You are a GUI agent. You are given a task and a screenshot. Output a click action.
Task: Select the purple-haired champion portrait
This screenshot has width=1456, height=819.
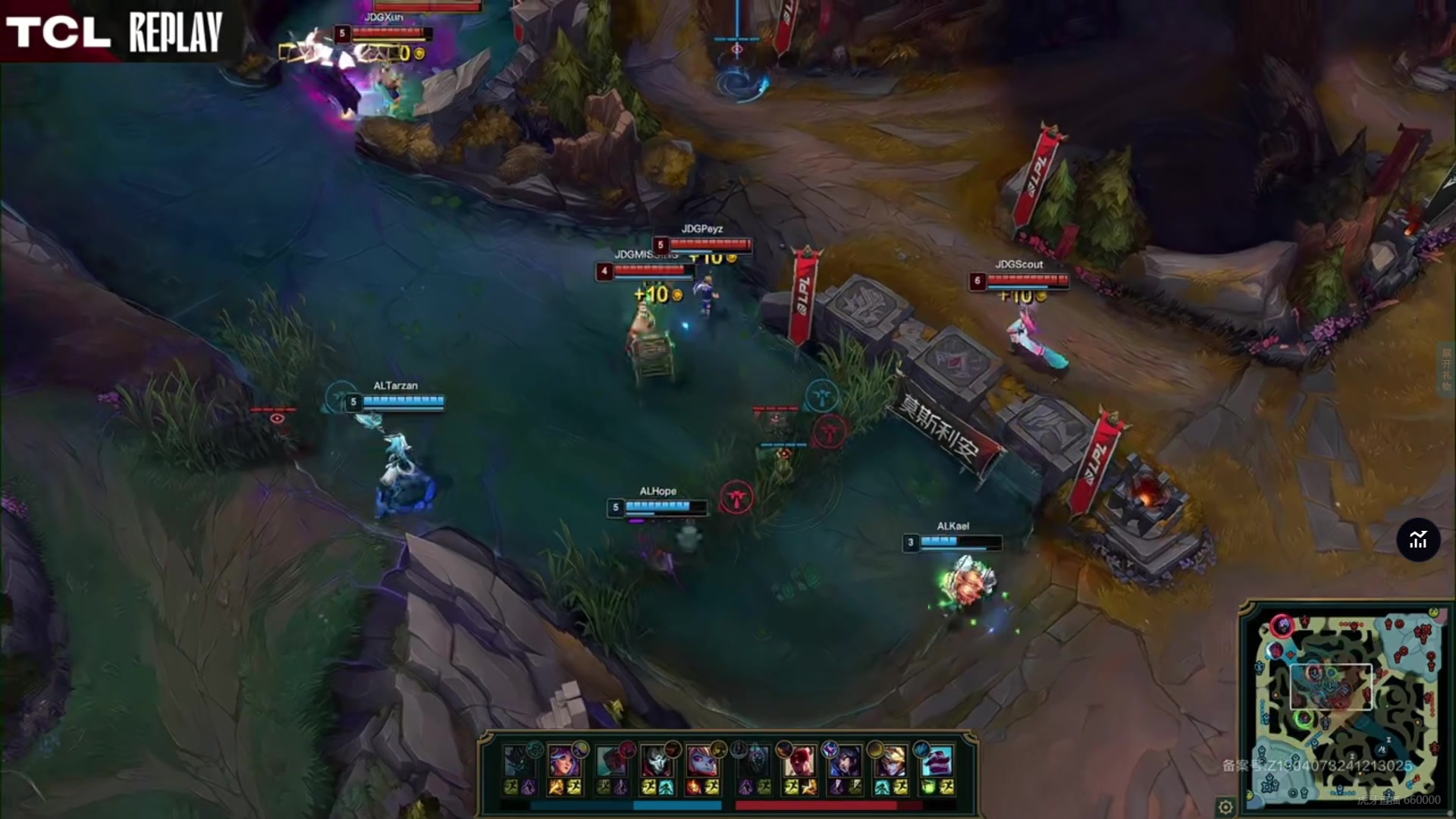[x=564, y=761]
